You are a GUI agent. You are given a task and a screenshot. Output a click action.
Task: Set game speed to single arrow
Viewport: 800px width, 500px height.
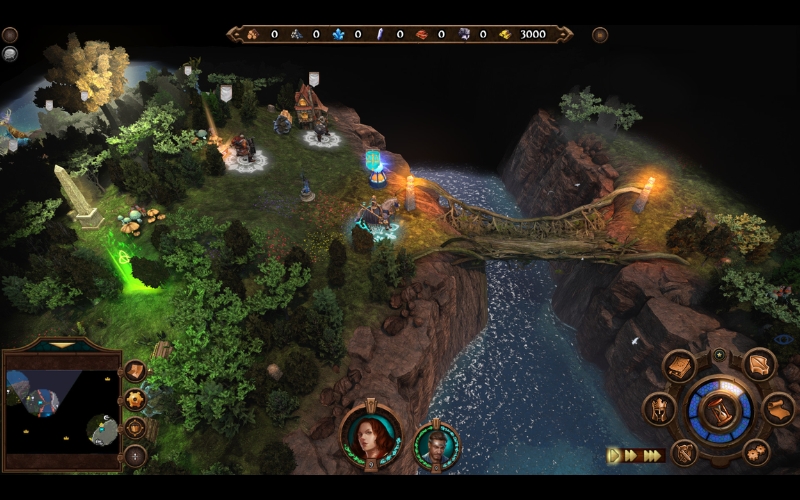[x=614, y=455]
